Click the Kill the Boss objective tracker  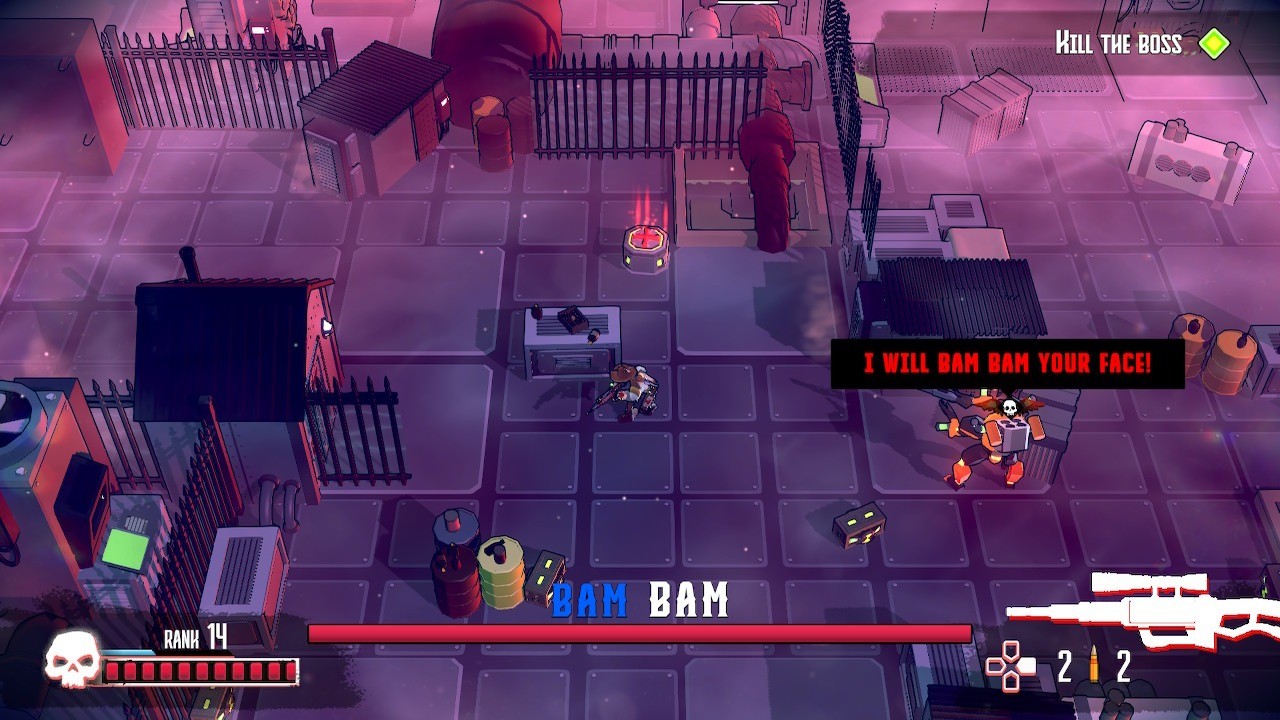click(1140, 44)
